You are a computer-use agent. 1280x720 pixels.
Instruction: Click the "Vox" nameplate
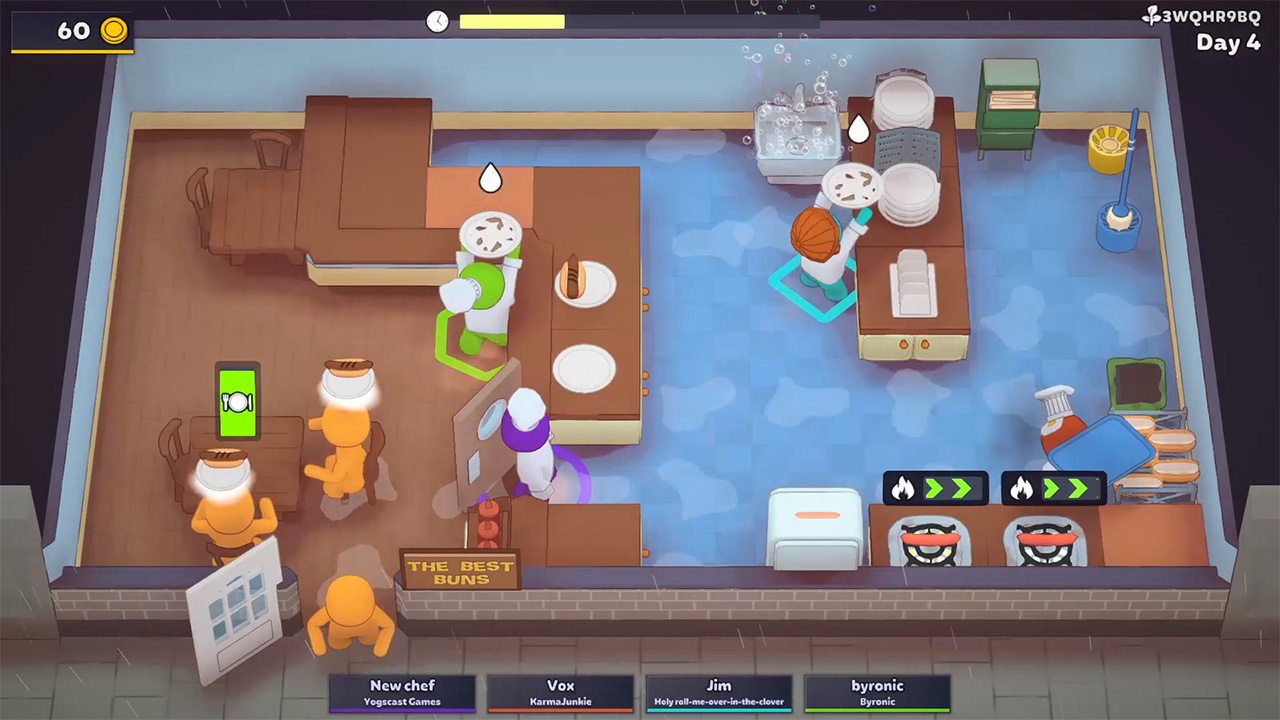point(561,686)
